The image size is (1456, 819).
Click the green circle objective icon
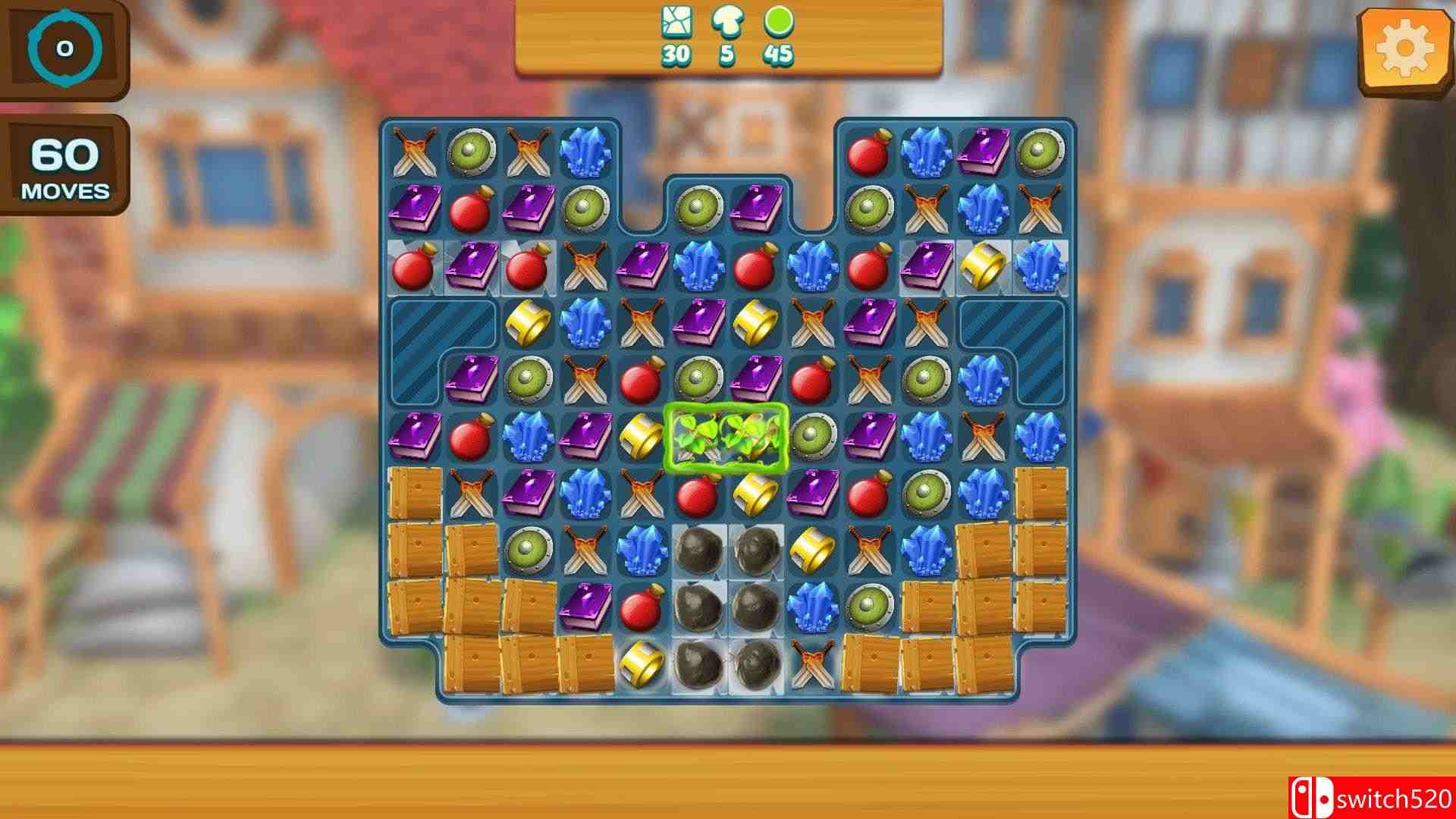click(x=779, y=23)
